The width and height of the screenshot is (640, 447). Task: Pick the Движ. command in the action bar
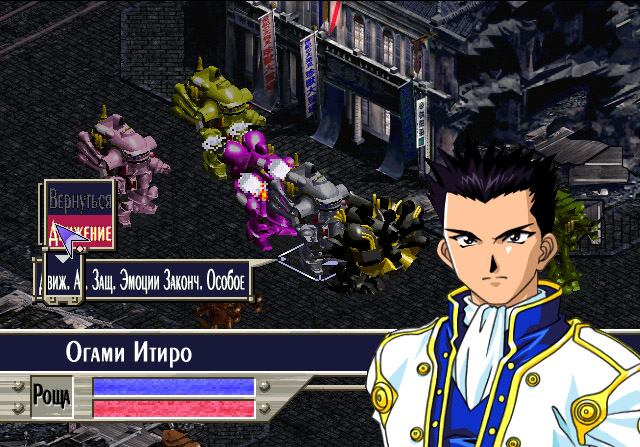54,281
